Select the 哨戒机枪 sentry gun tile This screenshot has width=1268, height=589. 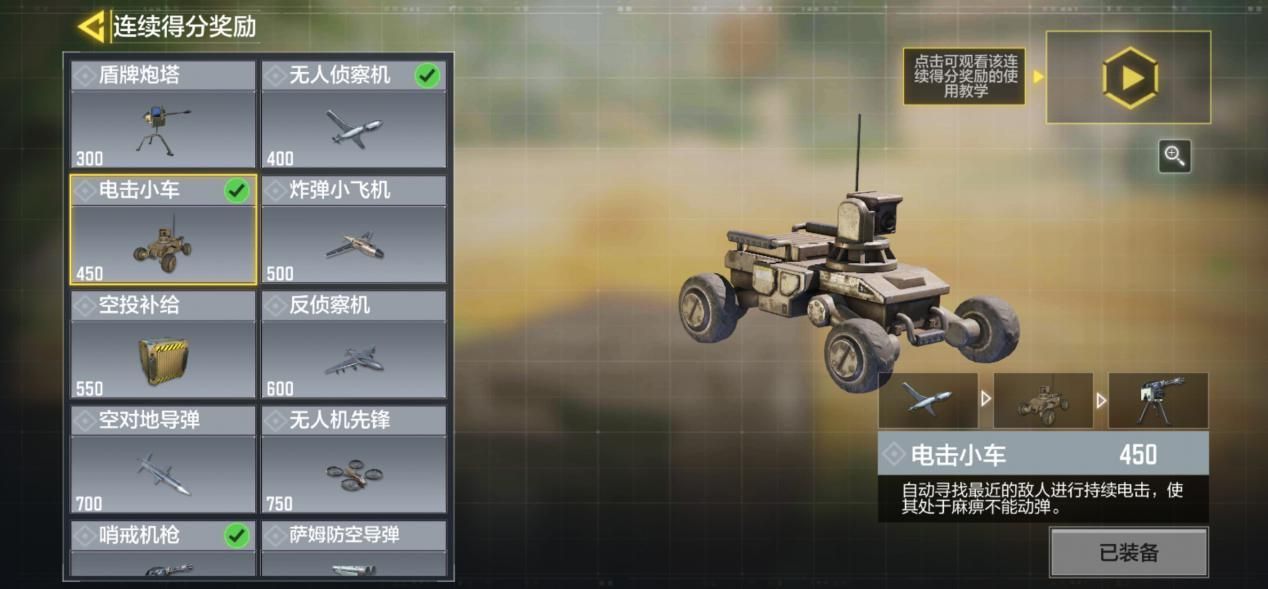click(x=163, y=549)
